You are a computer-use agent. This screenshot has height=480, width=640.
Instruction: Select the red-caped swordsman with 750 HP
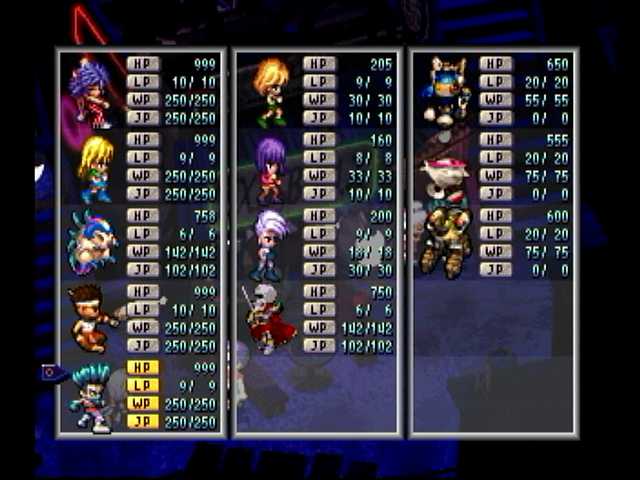(268, 319)
